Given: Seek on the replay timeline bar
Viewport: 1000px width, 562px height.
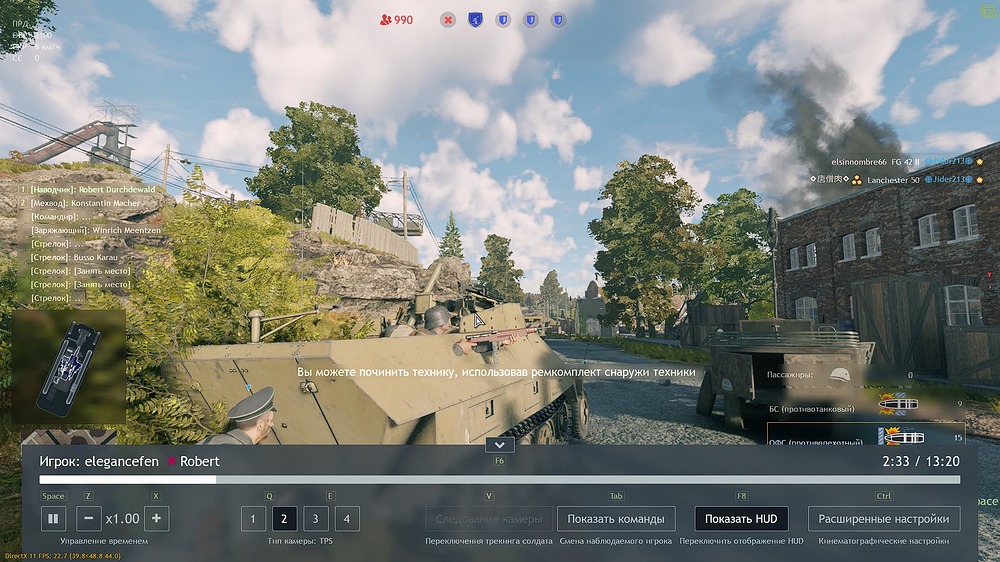Looking at the screenshot, I should pyautogui.click(x=500, y=480).
